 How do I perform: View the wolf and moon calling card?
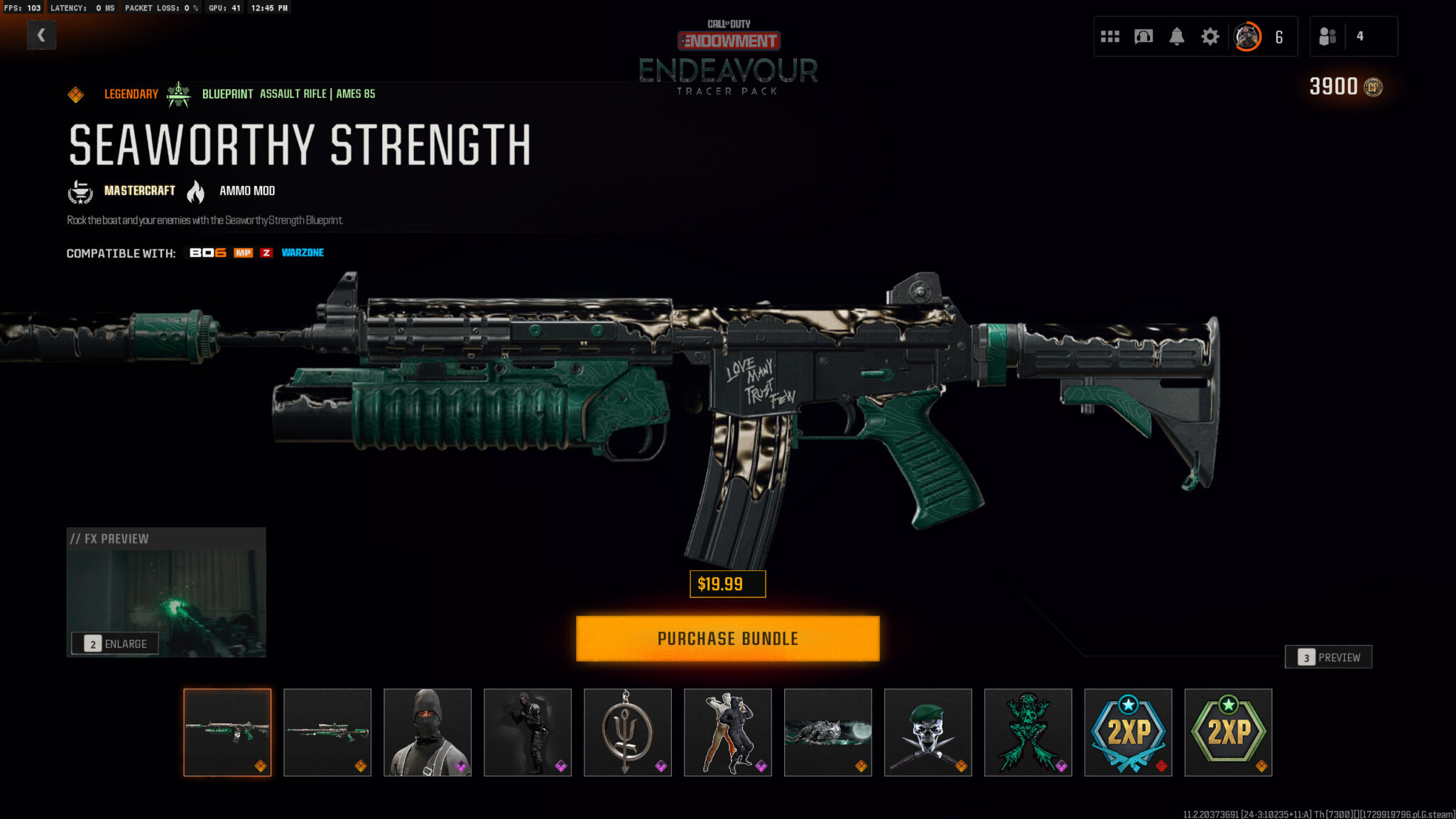coord(828,732)
